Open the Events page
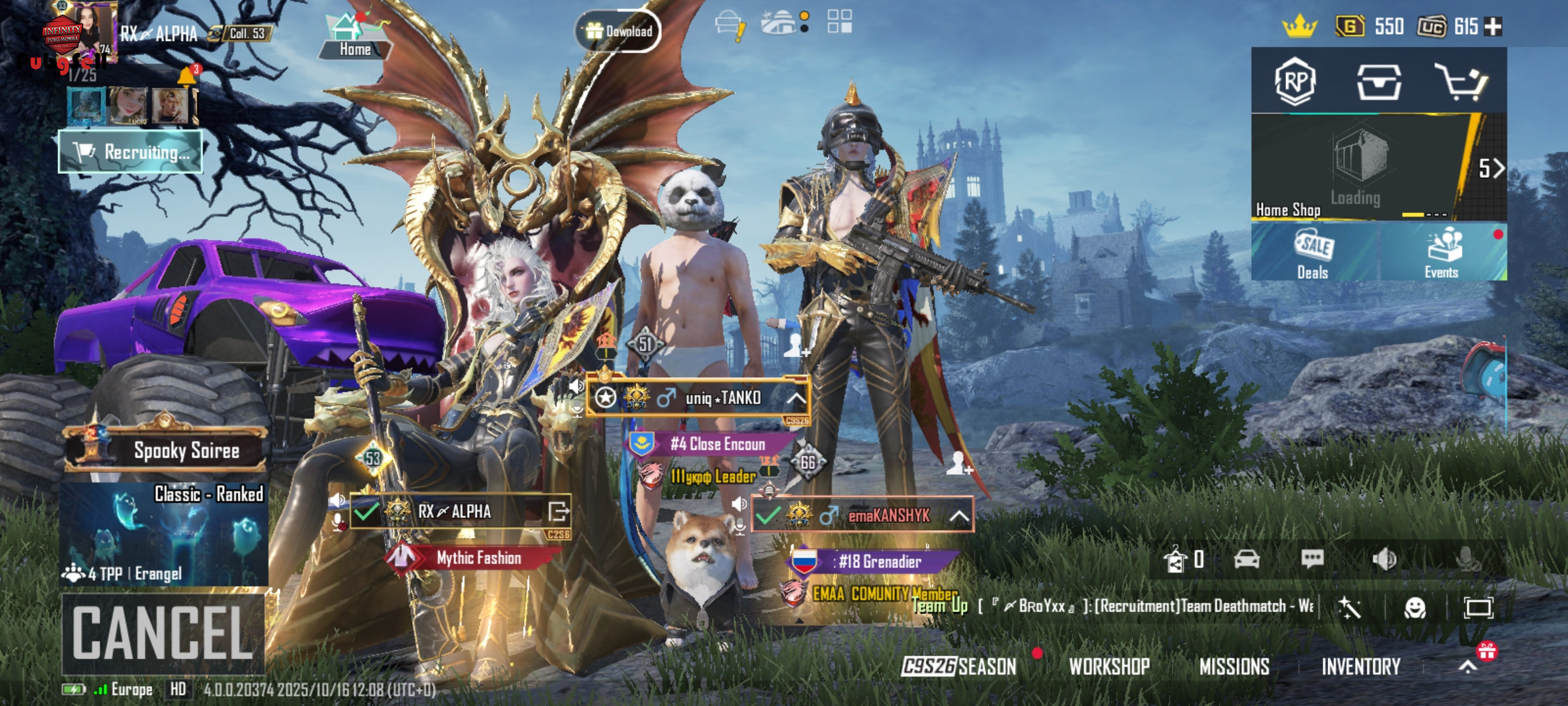 (x=1442, y=253)
